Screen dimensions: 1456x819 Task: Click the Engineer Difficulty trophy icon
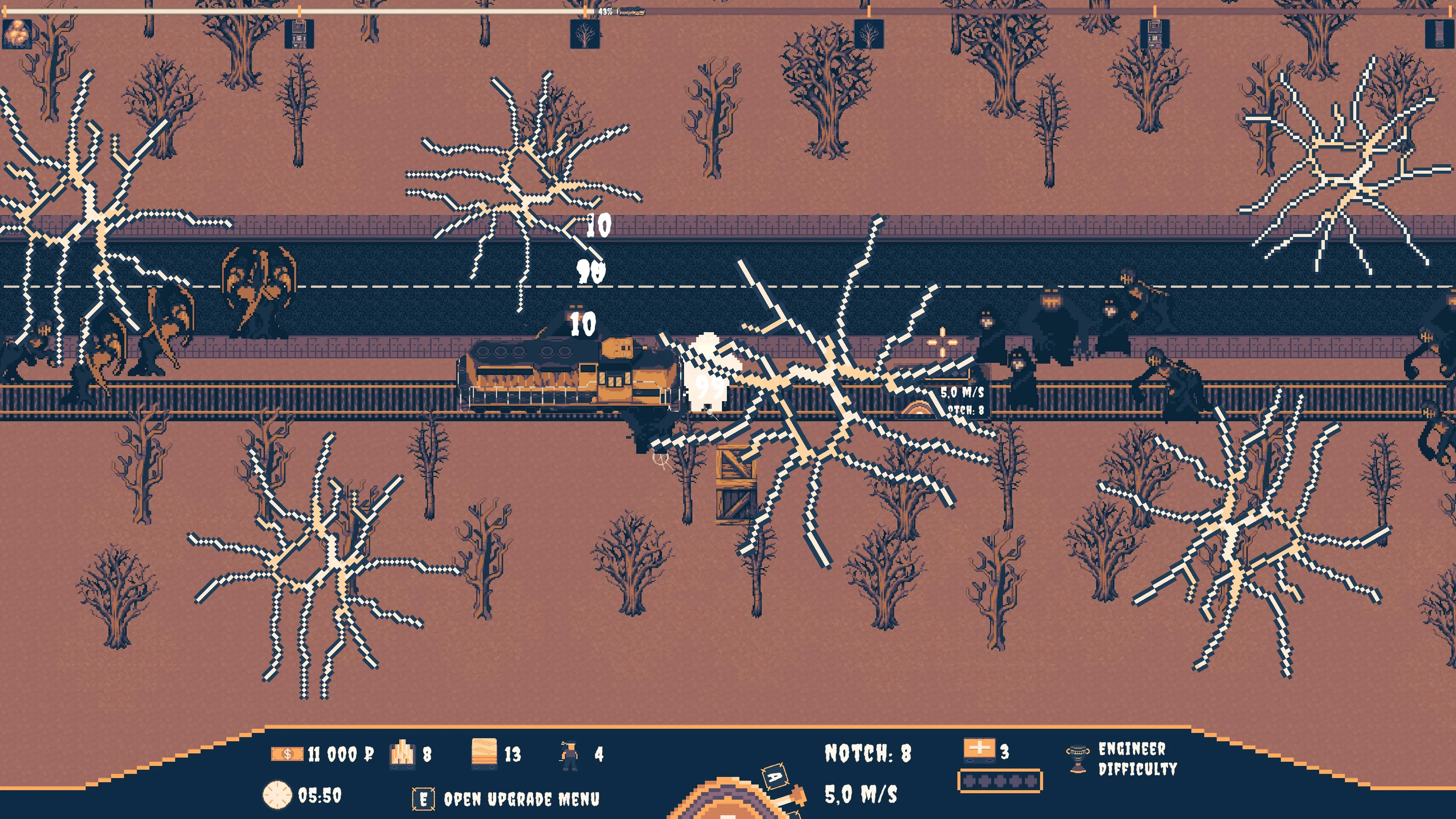click(x=1077, y=758)
